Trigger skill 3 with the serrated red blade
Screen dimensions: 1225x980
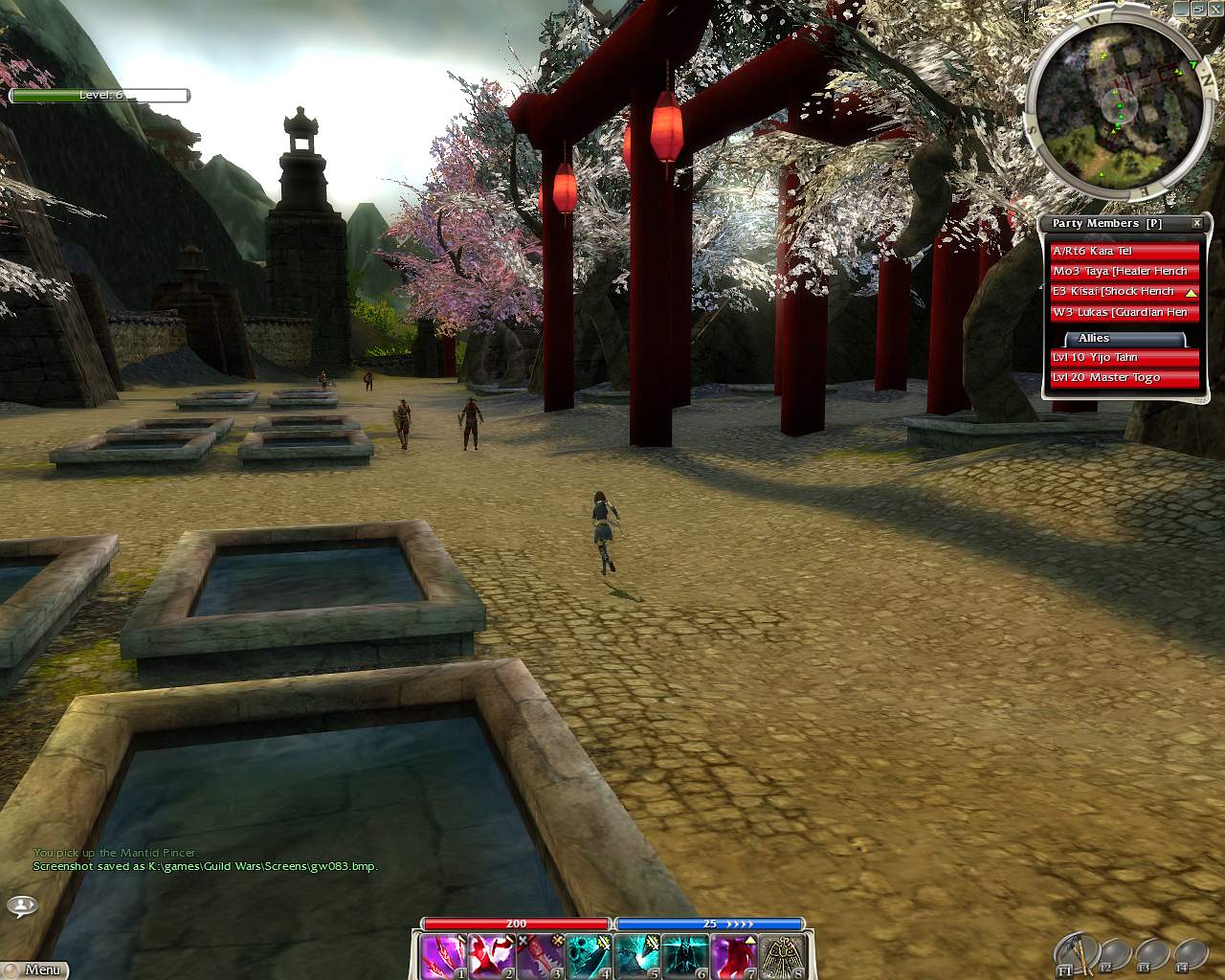[x=541, y=956]
